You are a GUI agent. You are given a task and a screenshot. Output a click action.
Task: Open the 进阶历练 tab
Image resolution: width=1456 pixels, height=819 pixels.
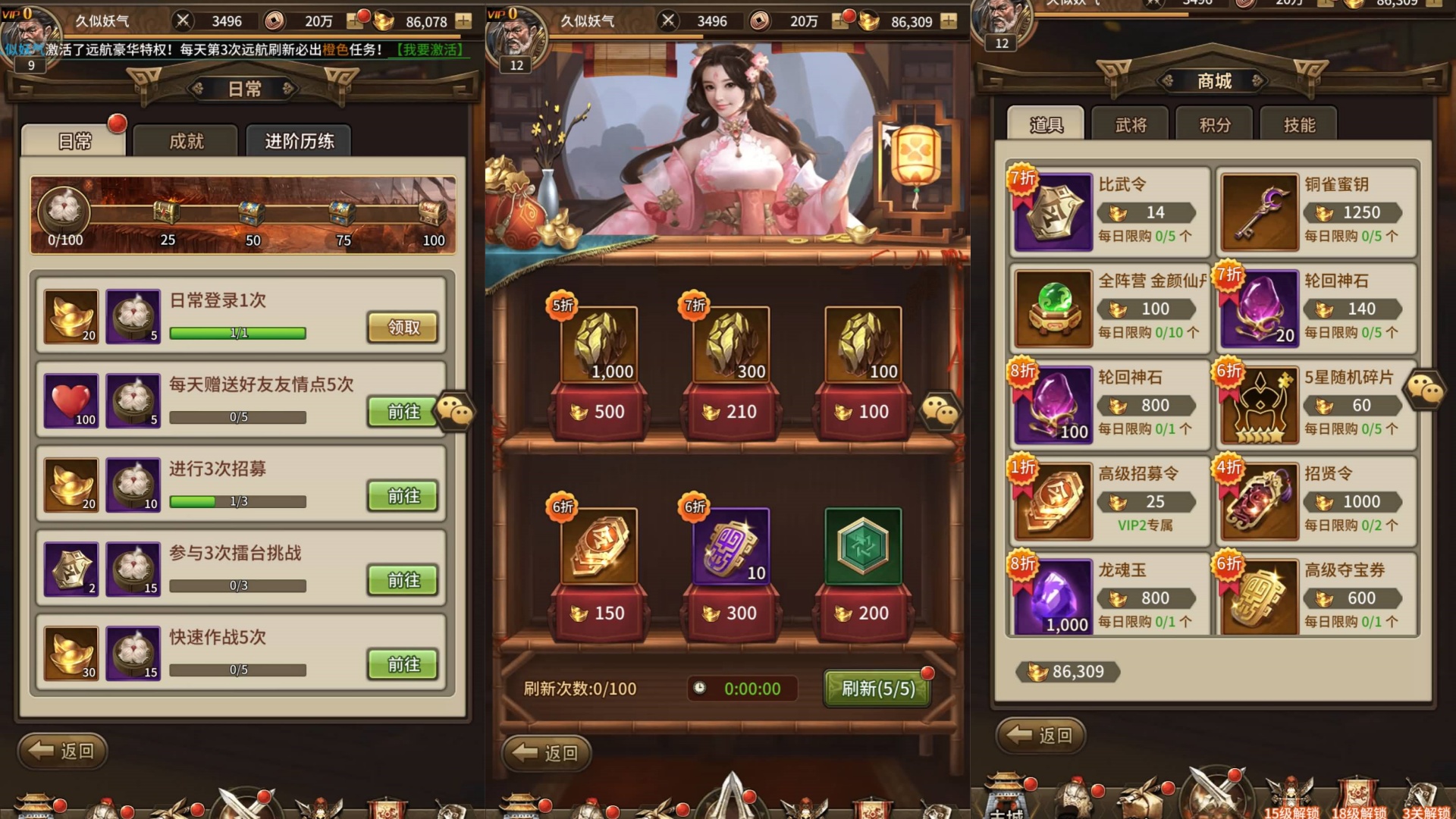(x=299, y=141)
